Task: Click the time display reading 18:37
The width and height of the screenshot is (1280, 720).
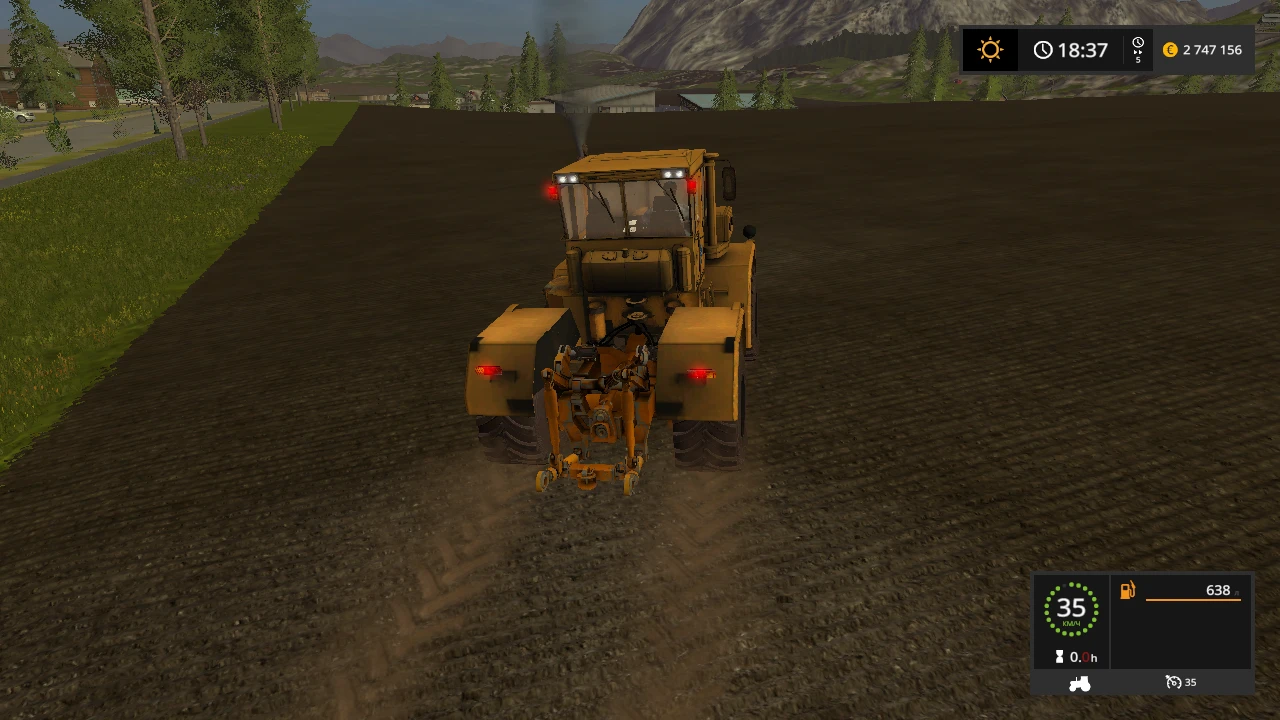Action: pos(1085,49)
